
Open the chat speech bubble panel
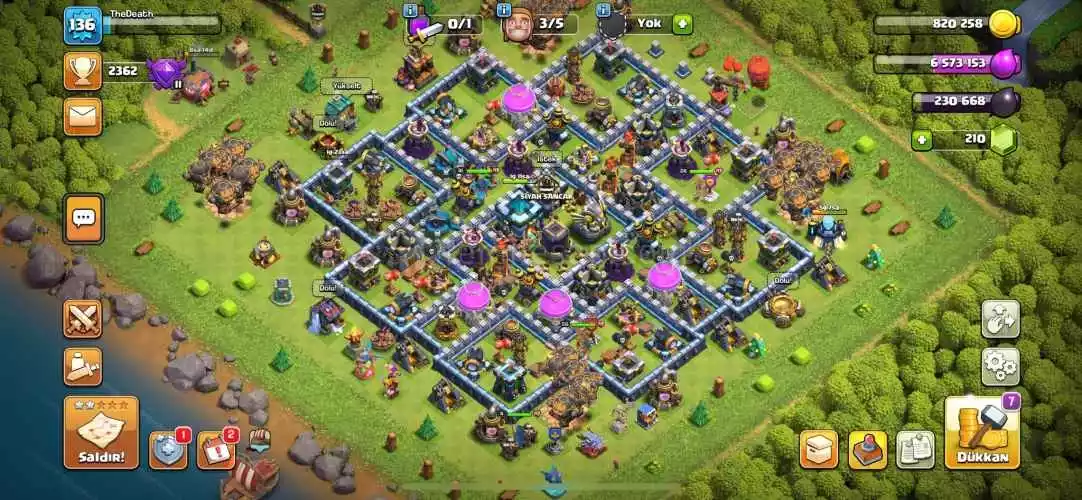tap(83, 218)
